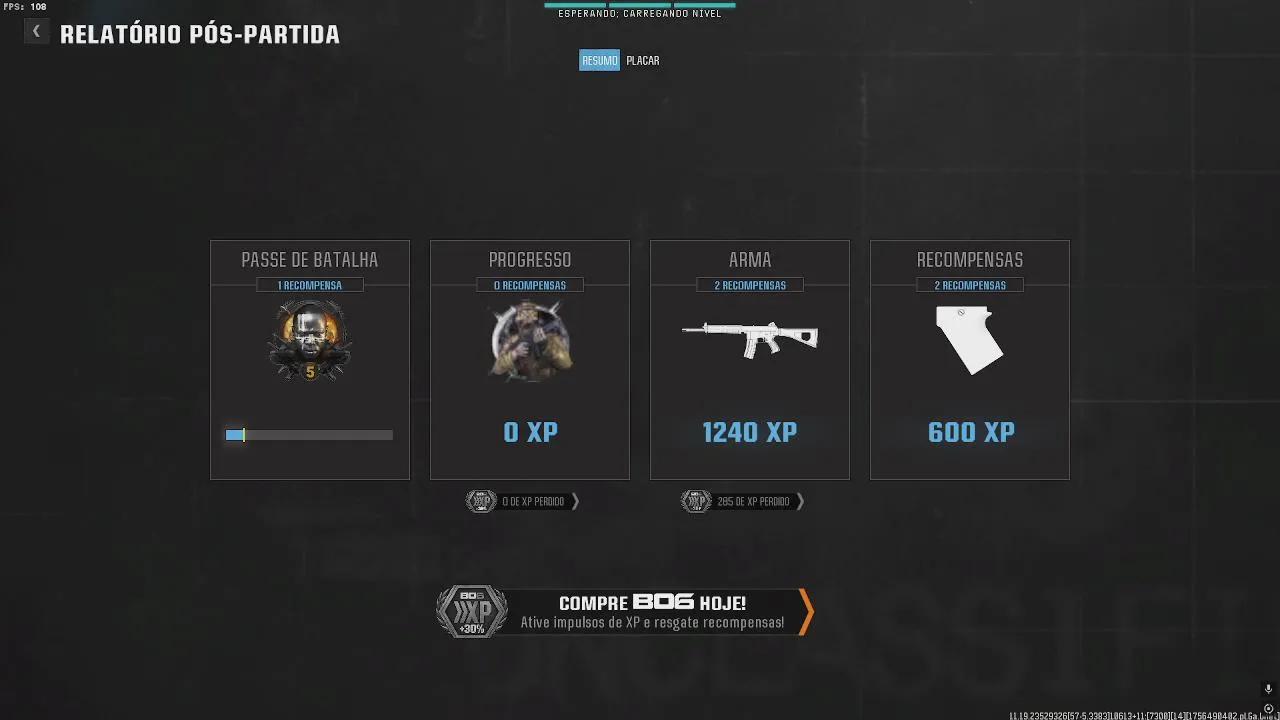Show the 285 de XP perdido details

(x=743, y=501)
